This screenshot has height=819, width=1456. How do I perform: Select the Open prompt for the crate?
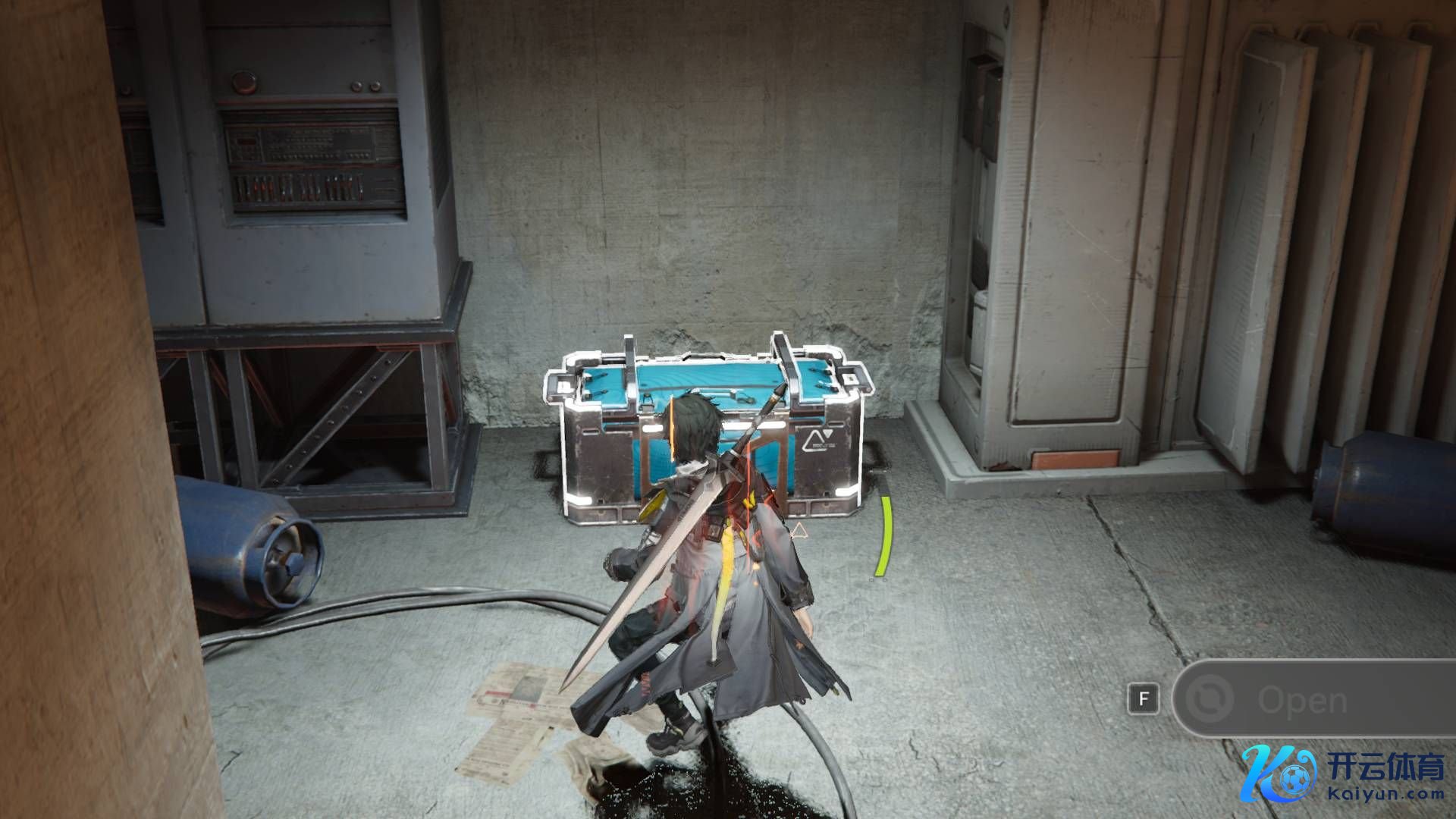(x=1301, y=700)
